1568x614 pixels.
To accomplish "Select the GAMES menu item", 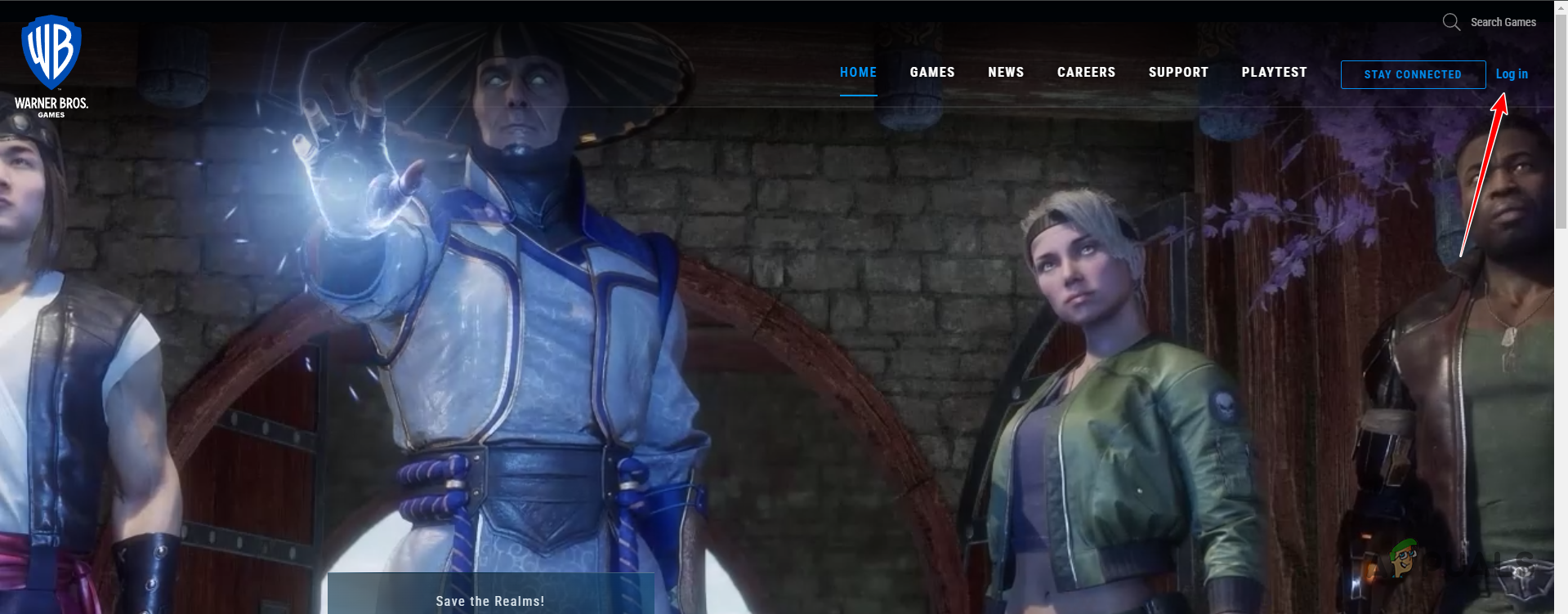I will (931, 72).
